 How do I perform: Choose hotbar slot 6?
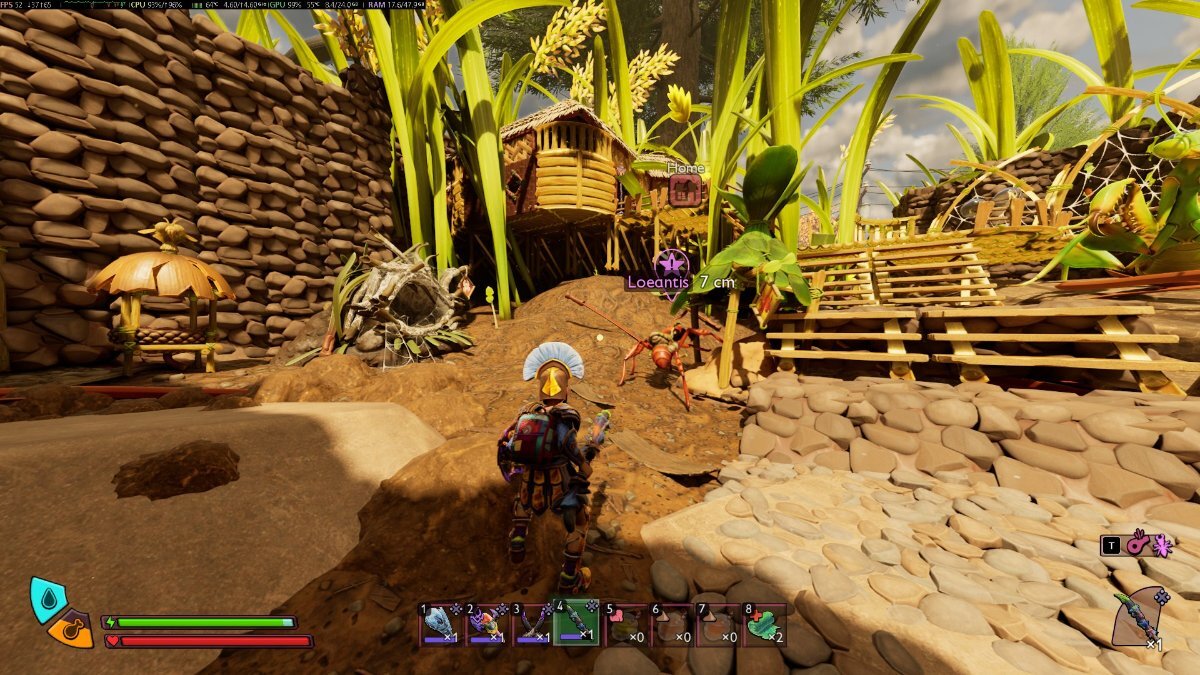coord(670,623)
